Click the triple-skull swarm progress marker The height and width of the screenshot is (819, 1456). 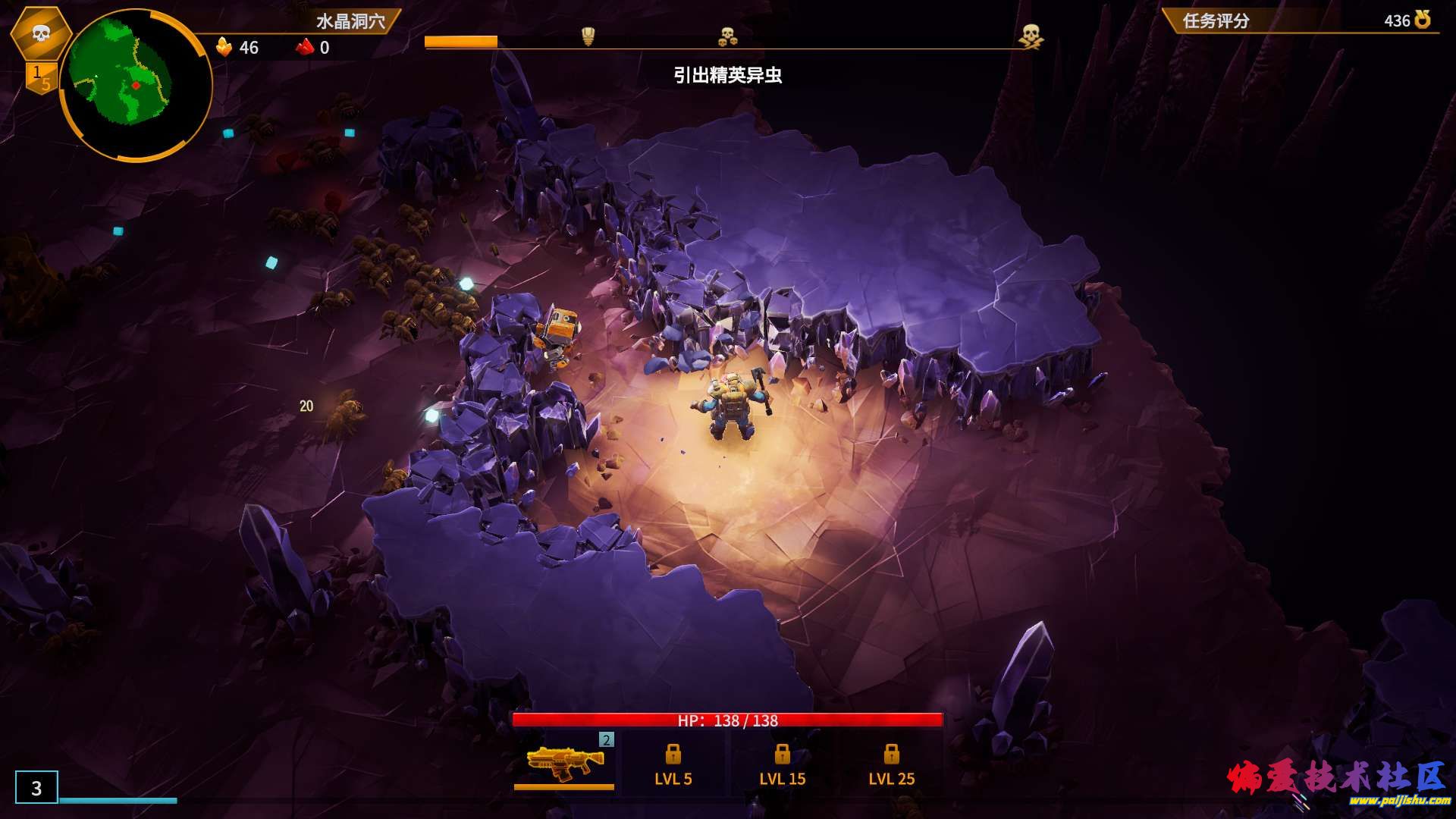[727, 36]
